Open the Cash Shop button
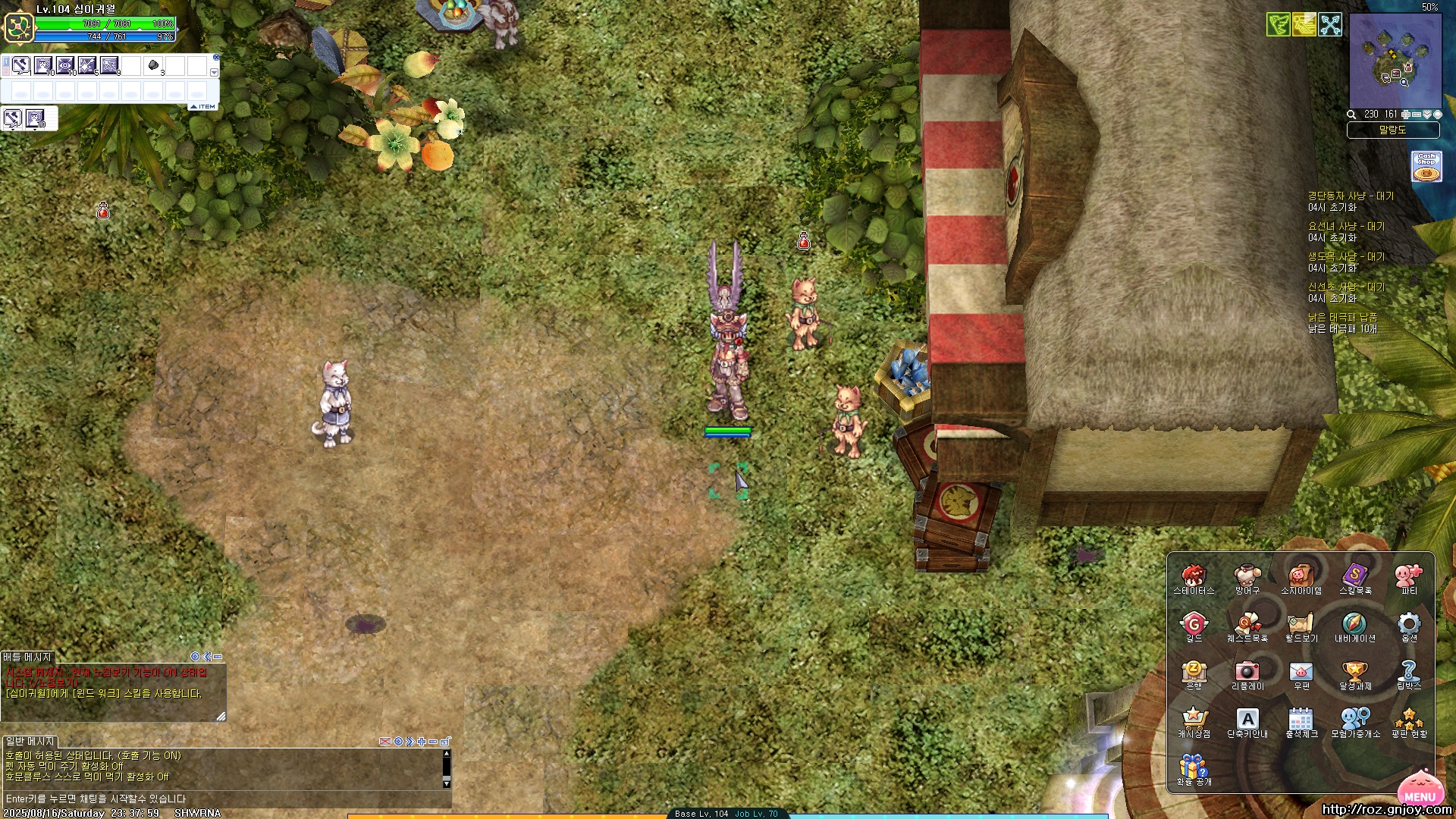The width and height of the screenshot is (1456, 819). tap(1426, 167)
